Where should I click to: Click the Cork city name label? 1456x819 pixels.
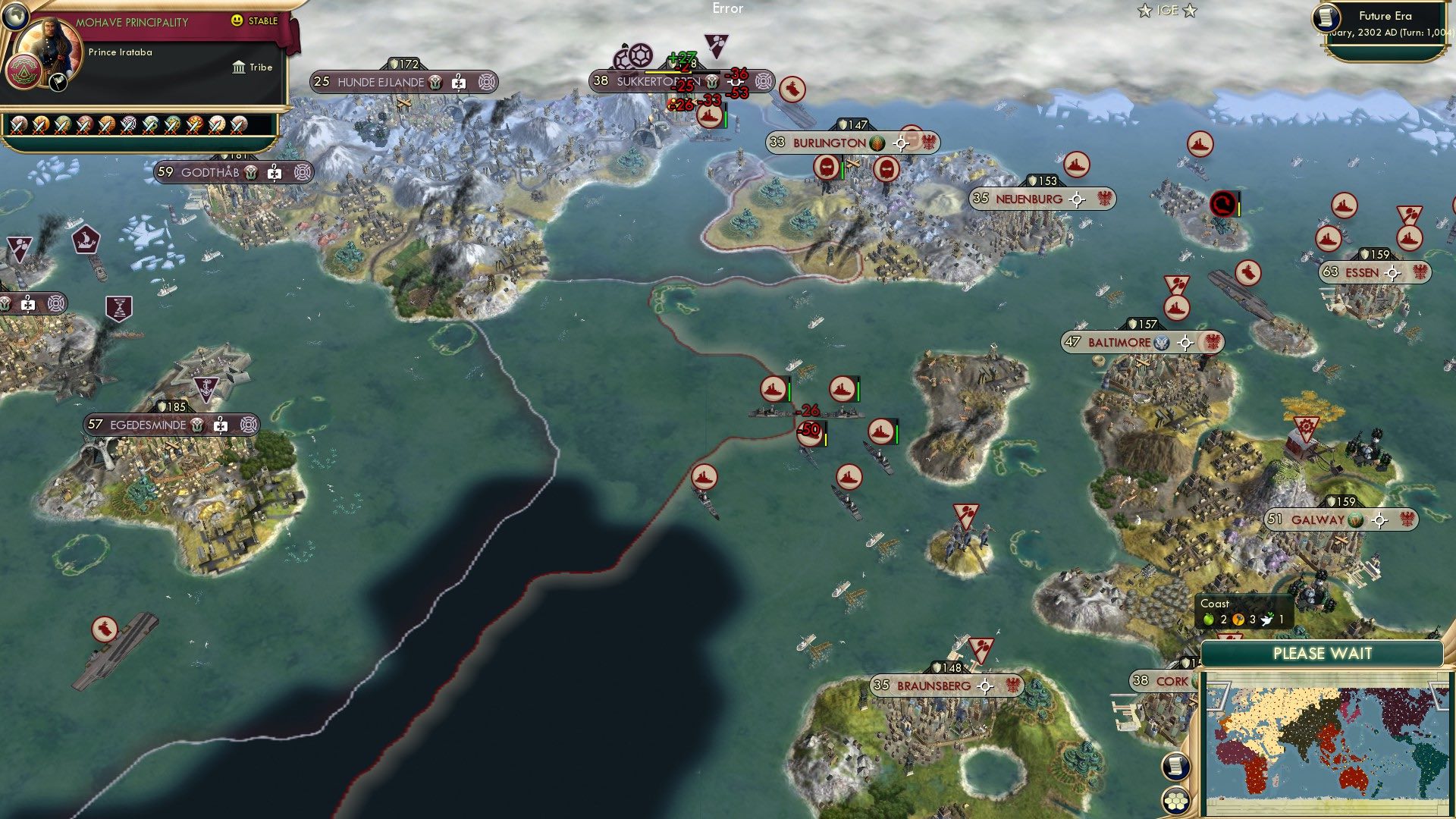tap(1172, 681)
